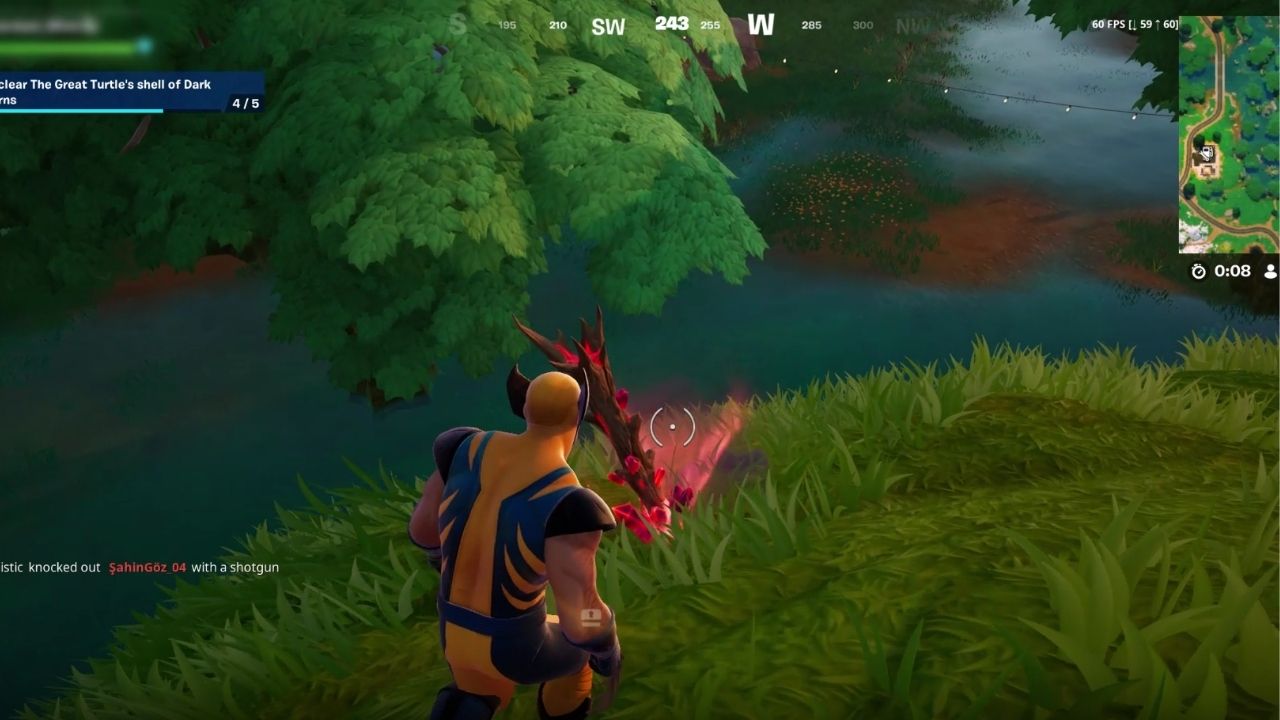This screenshot has width=1280, height=720.
Task: Select the spectator player icon beside the timer
Action: point(1268,270)
